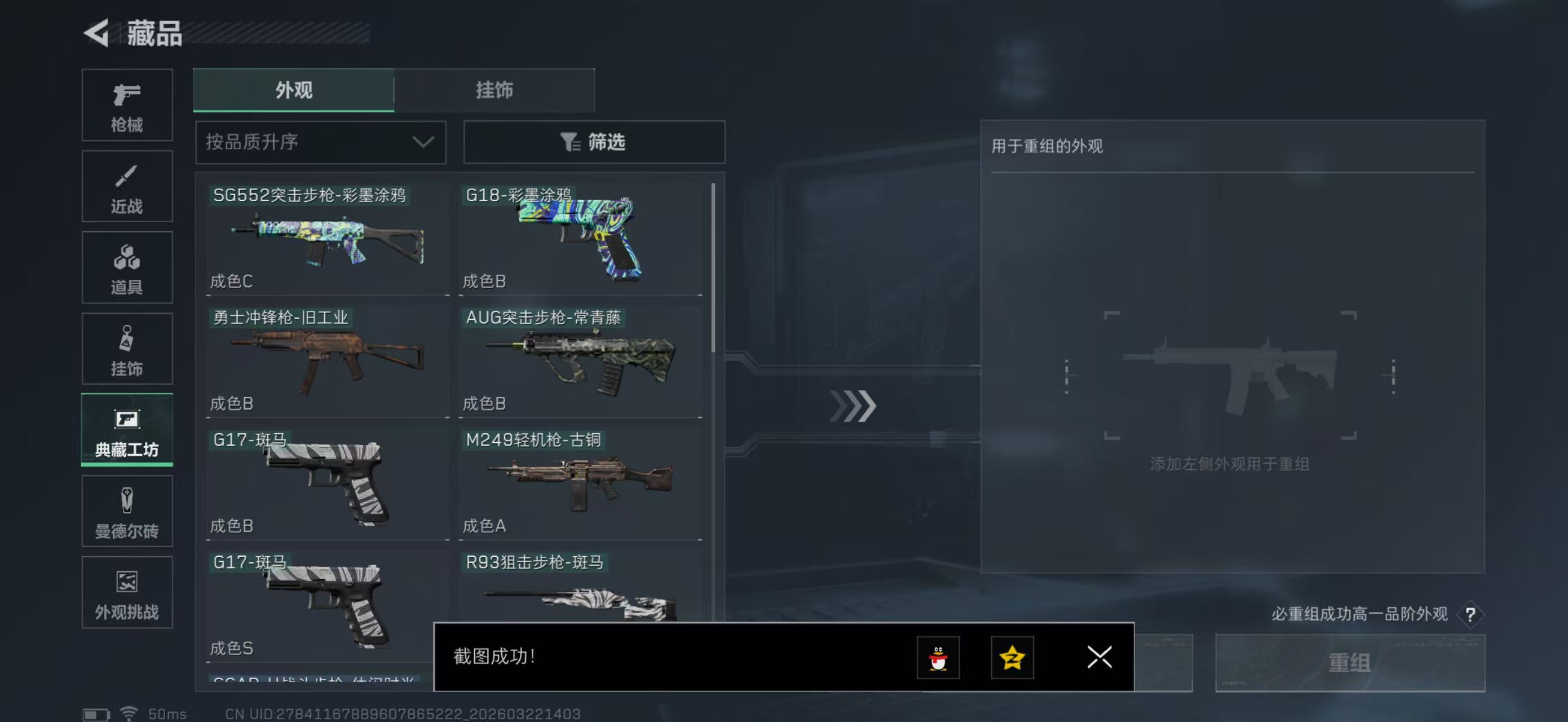The width and height of the screenshot is (1568, 722).
Task: Open the 近战 melee weapons category
Action: click(x=127, y=186)
